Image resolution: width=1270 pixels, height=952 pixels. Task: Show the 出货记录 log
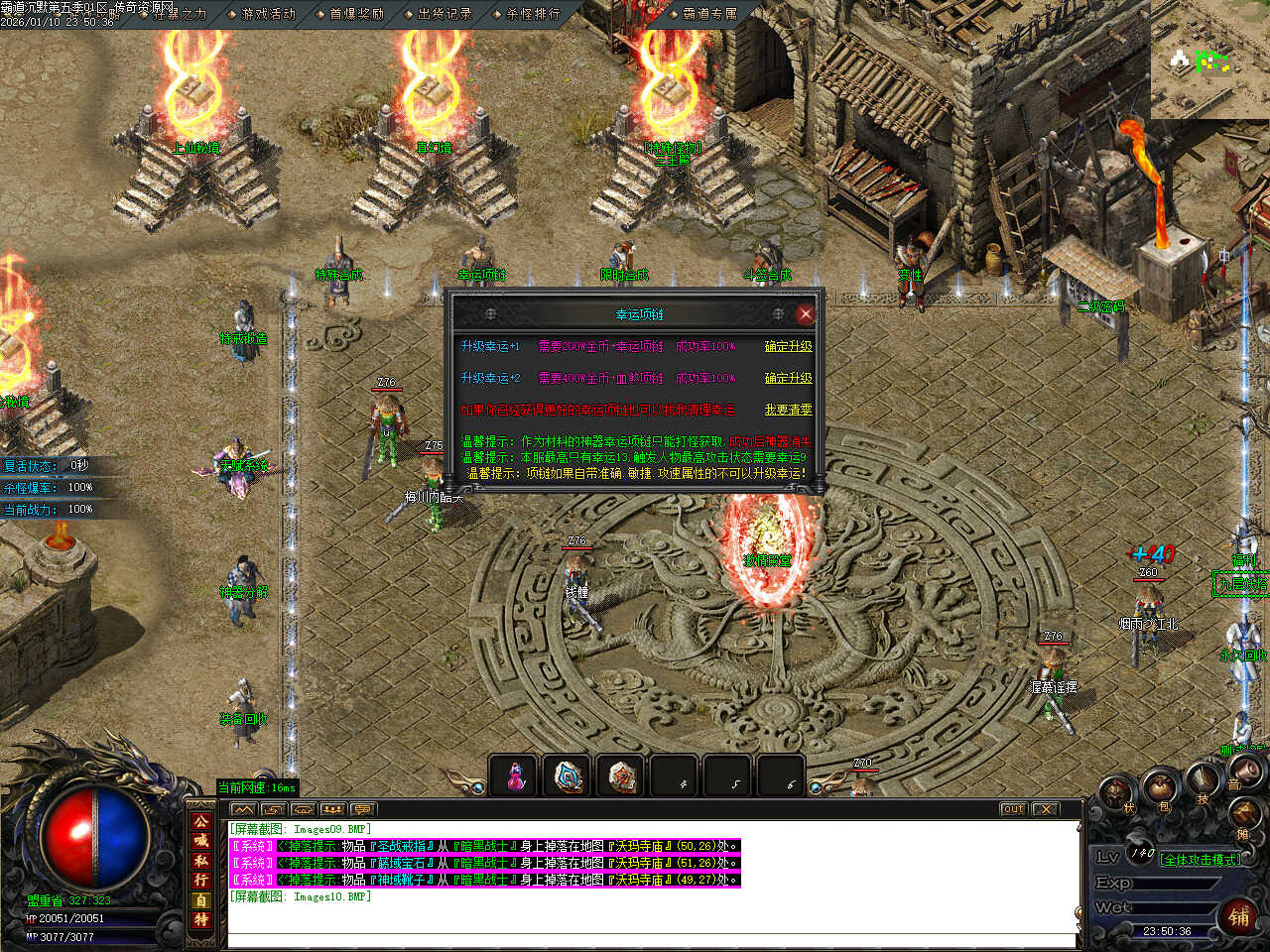tap(444, 14)
